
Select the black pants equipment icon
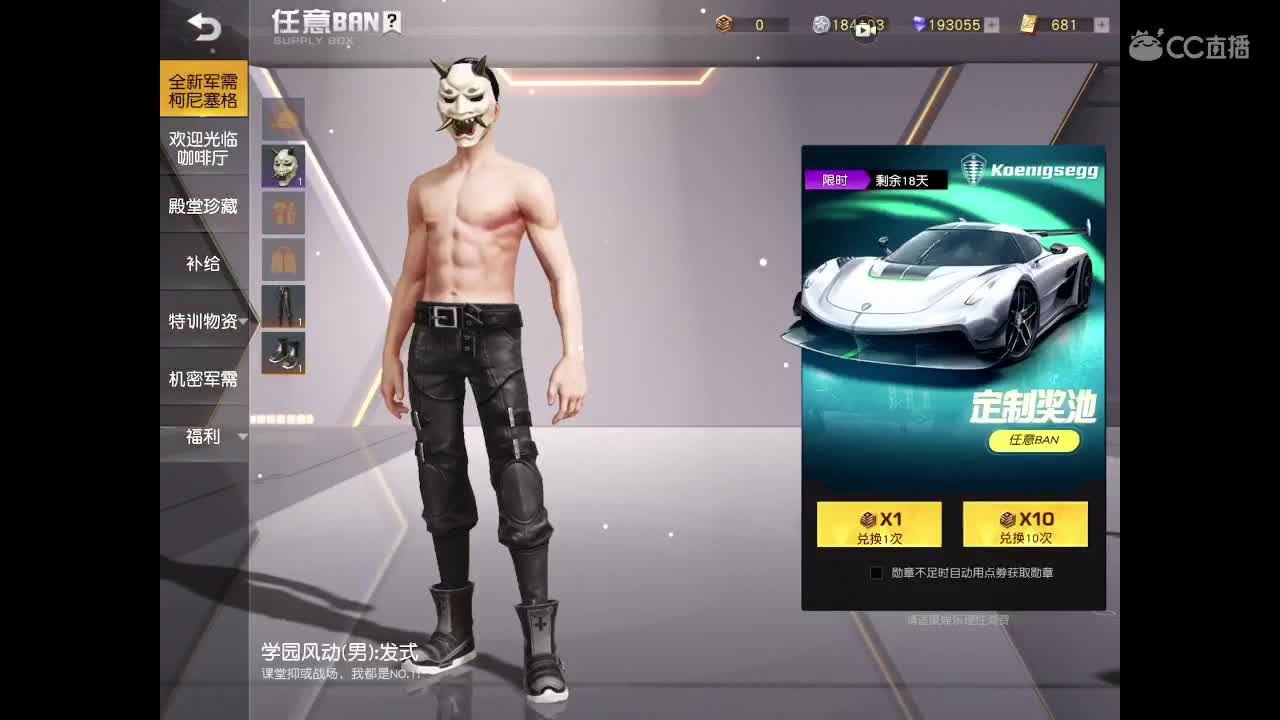283,306
